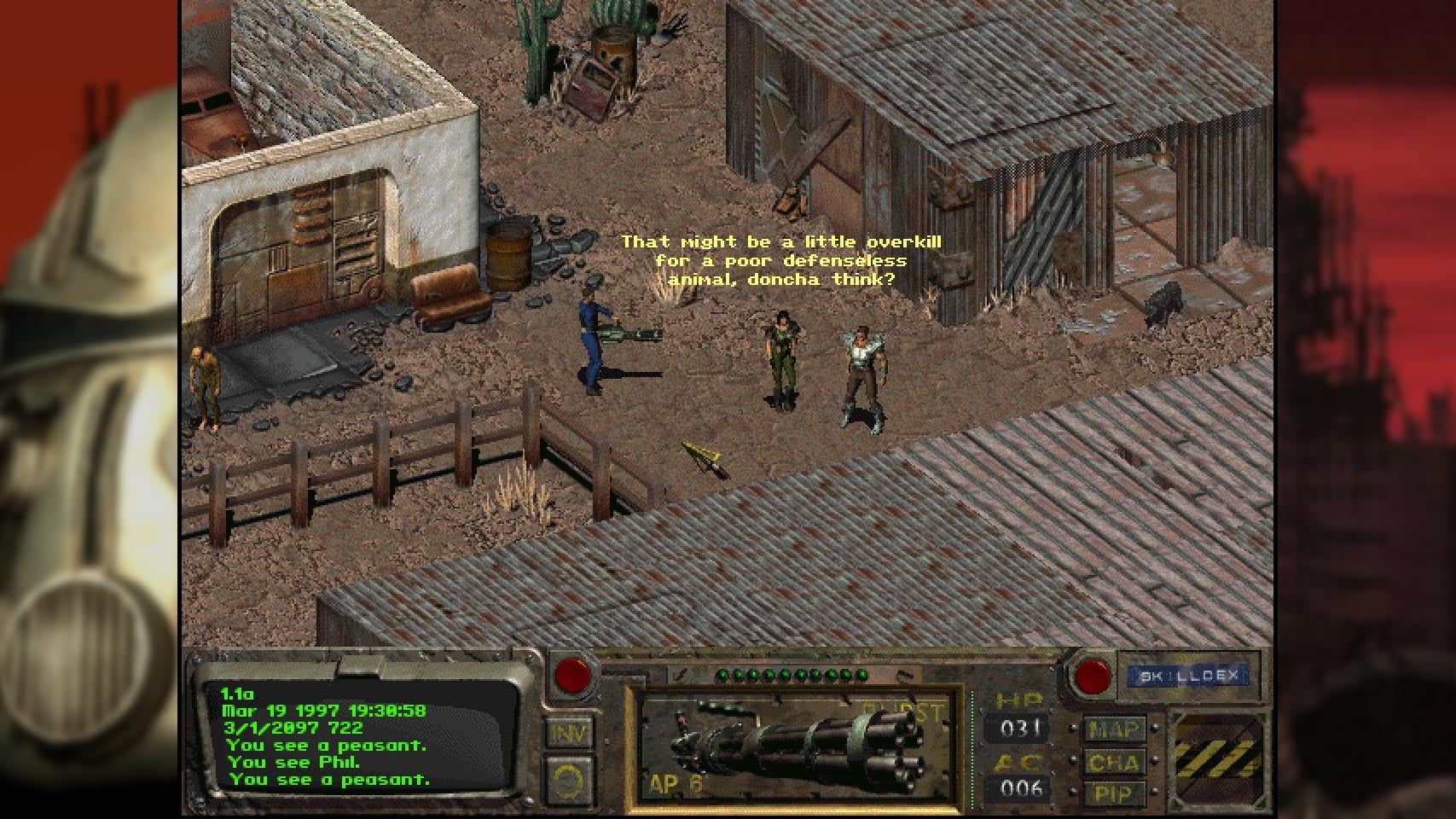The image size is (1456, 819).
Task: Open the Pip-Boy using the PIP button
Action: click(x=1116, y=793)
